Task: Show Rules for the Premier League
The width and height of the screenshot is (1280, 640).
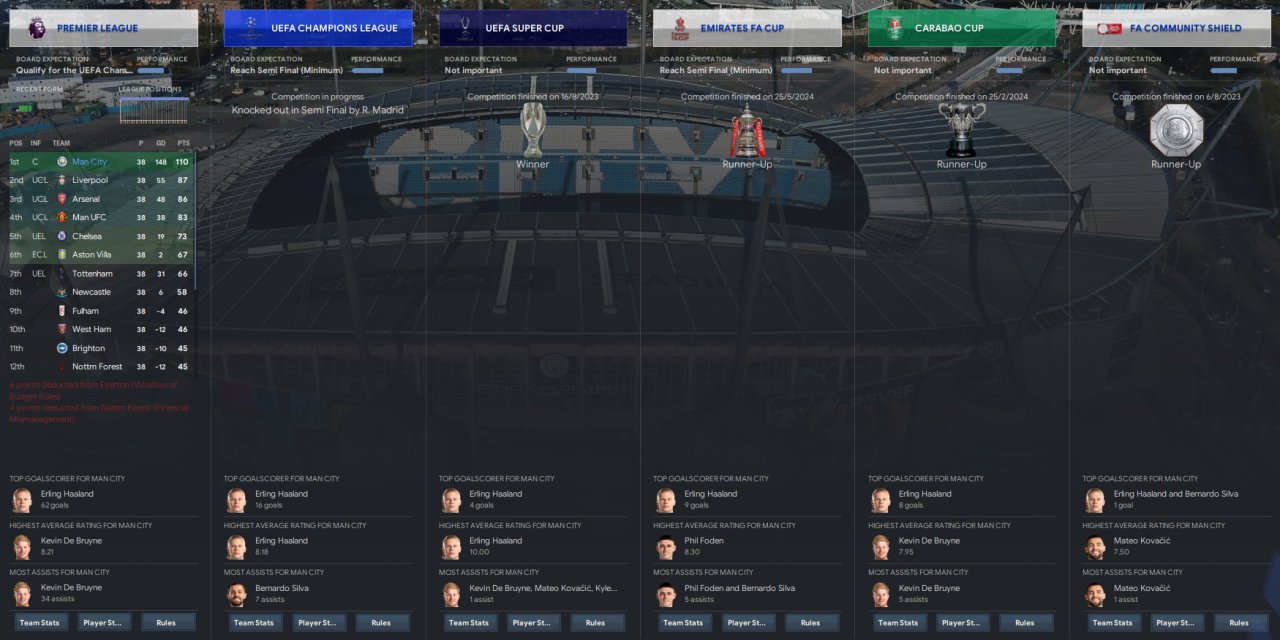Action: click(166, 622)
